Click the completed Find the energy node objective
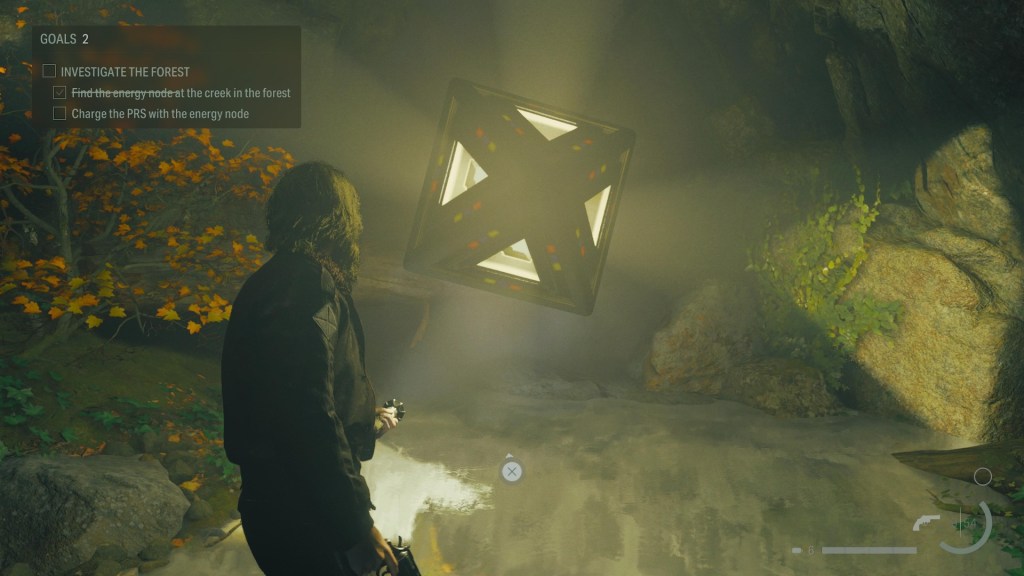This screenshot has height=576, width=1024. point(180,93)
